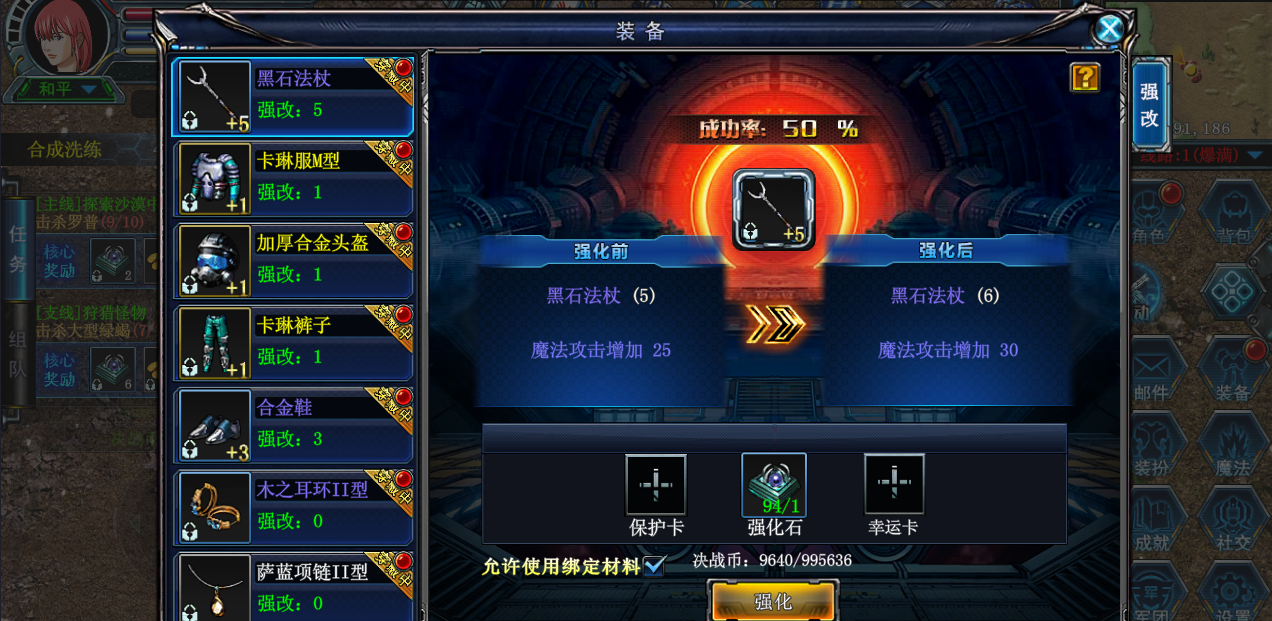Open the 和平 mode dropdown
Image resolution: width=1272 pixels, height=621 pixels.
coord(88,89)
